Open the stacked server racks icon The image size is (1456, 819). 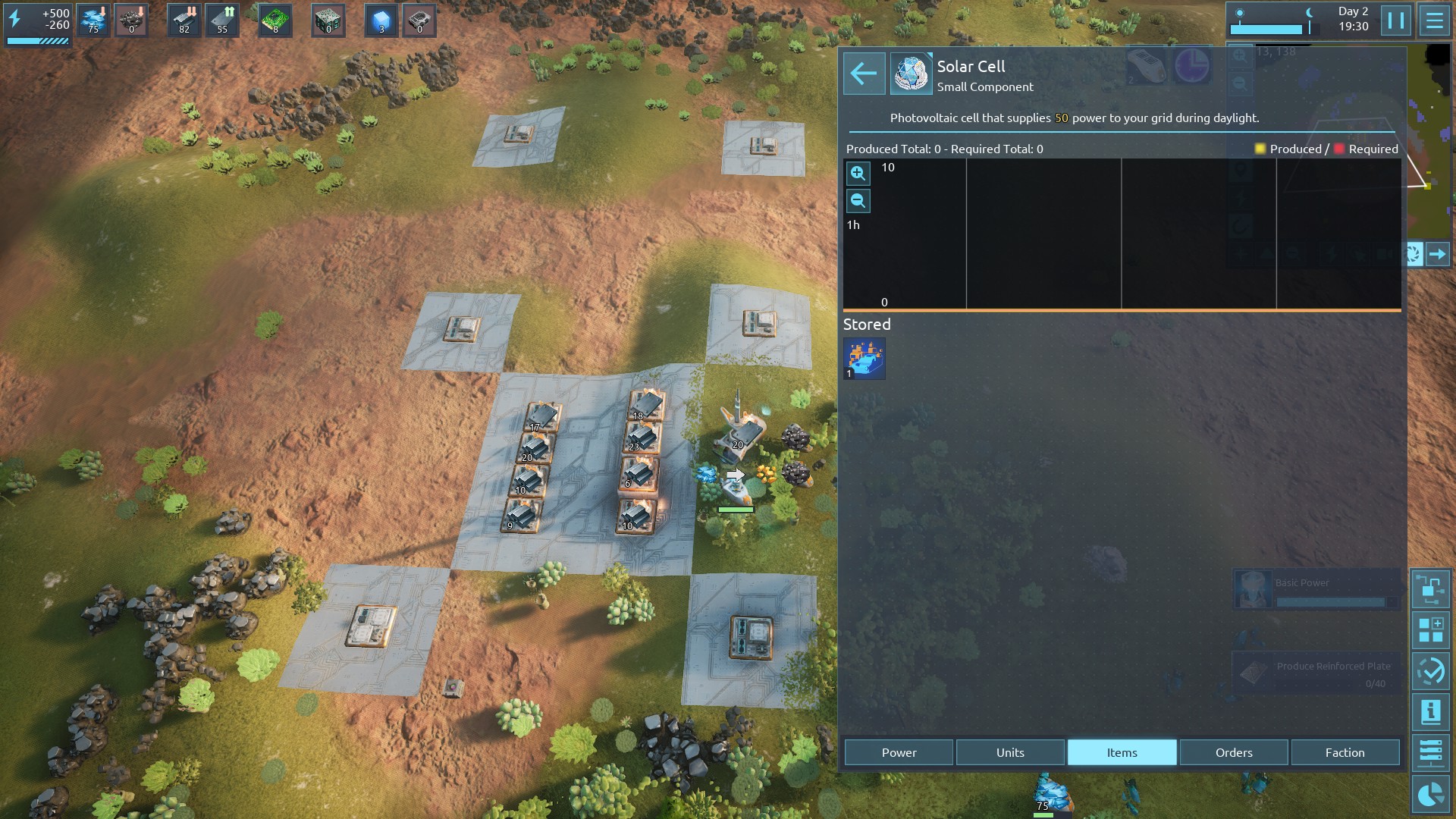(x=1430, y=753)
